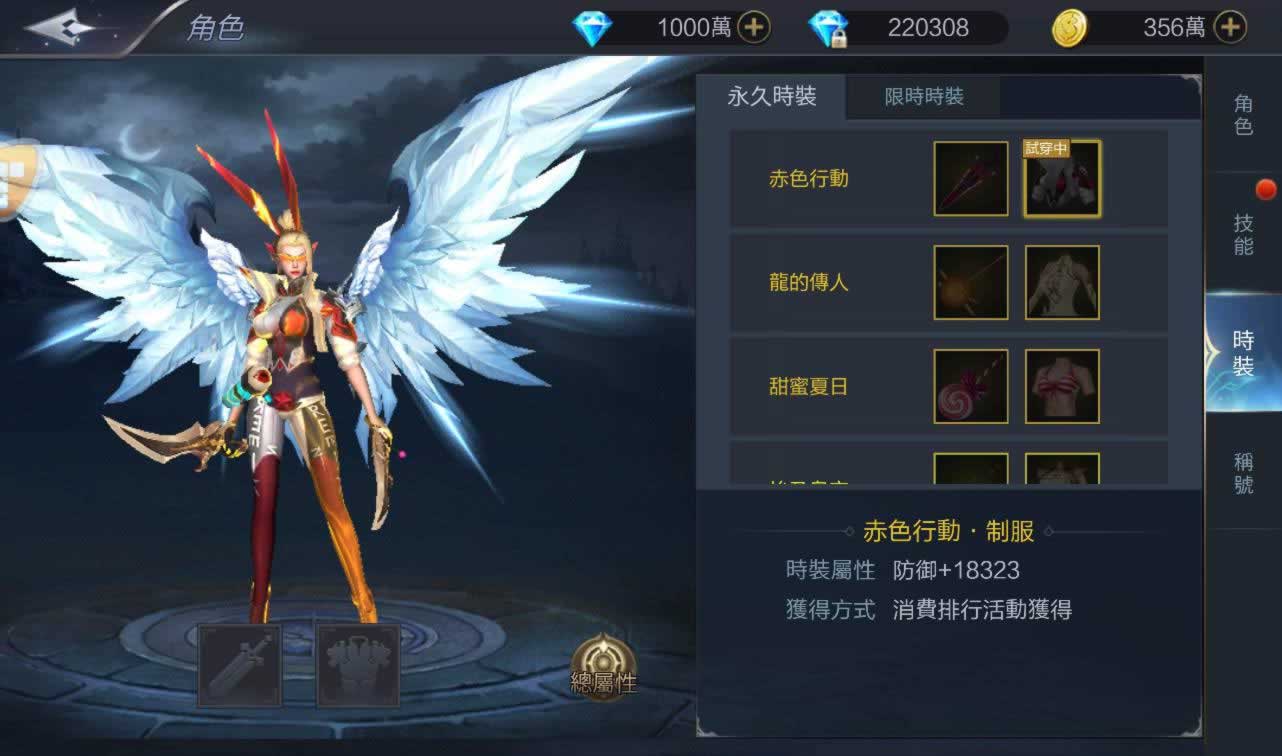Open the 稱號 side tab

[1243, 473]
